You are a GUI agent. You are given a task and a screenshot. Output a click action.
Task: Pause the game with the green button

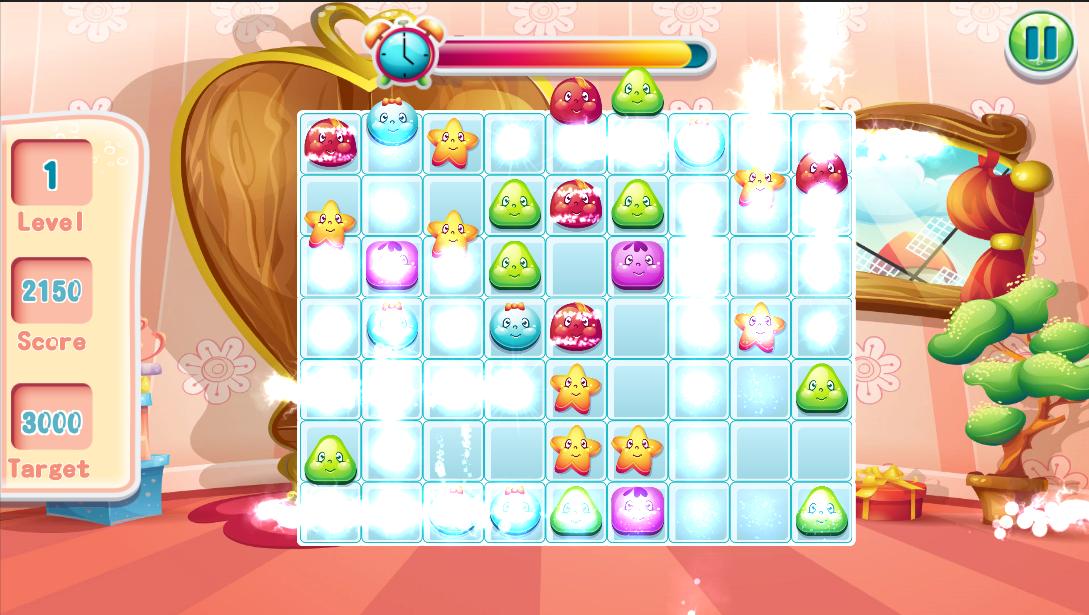point(1040,43)
